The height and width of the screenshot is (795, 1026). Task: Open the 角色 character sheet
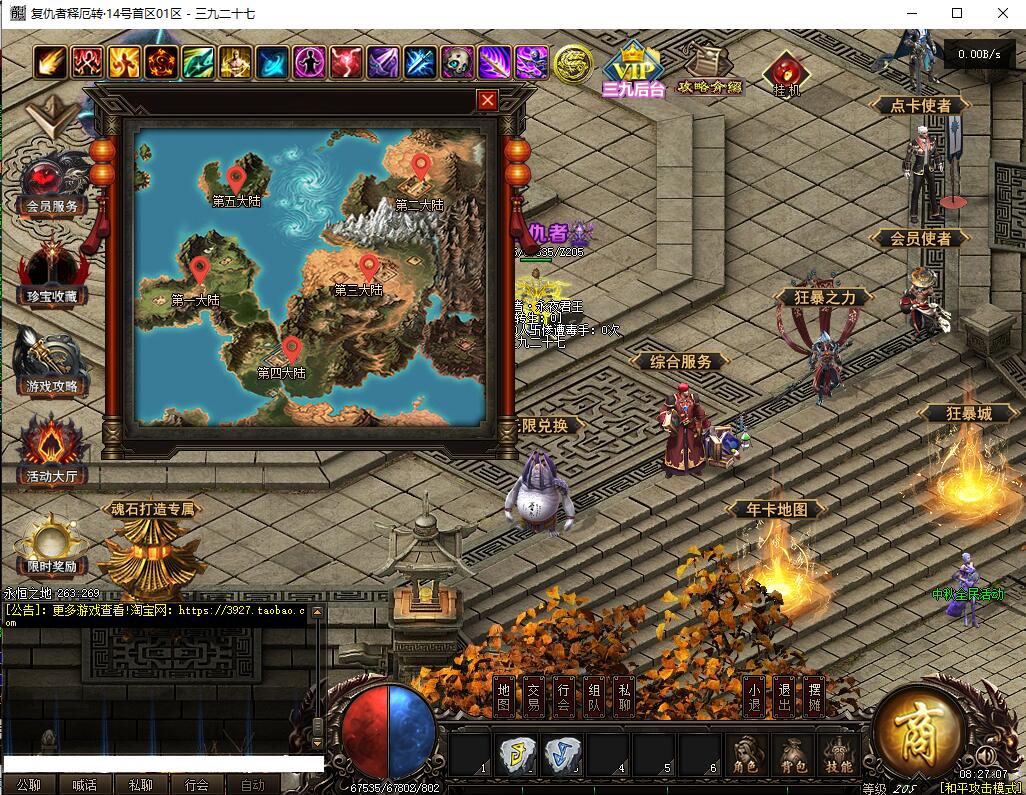pos(745,755)
